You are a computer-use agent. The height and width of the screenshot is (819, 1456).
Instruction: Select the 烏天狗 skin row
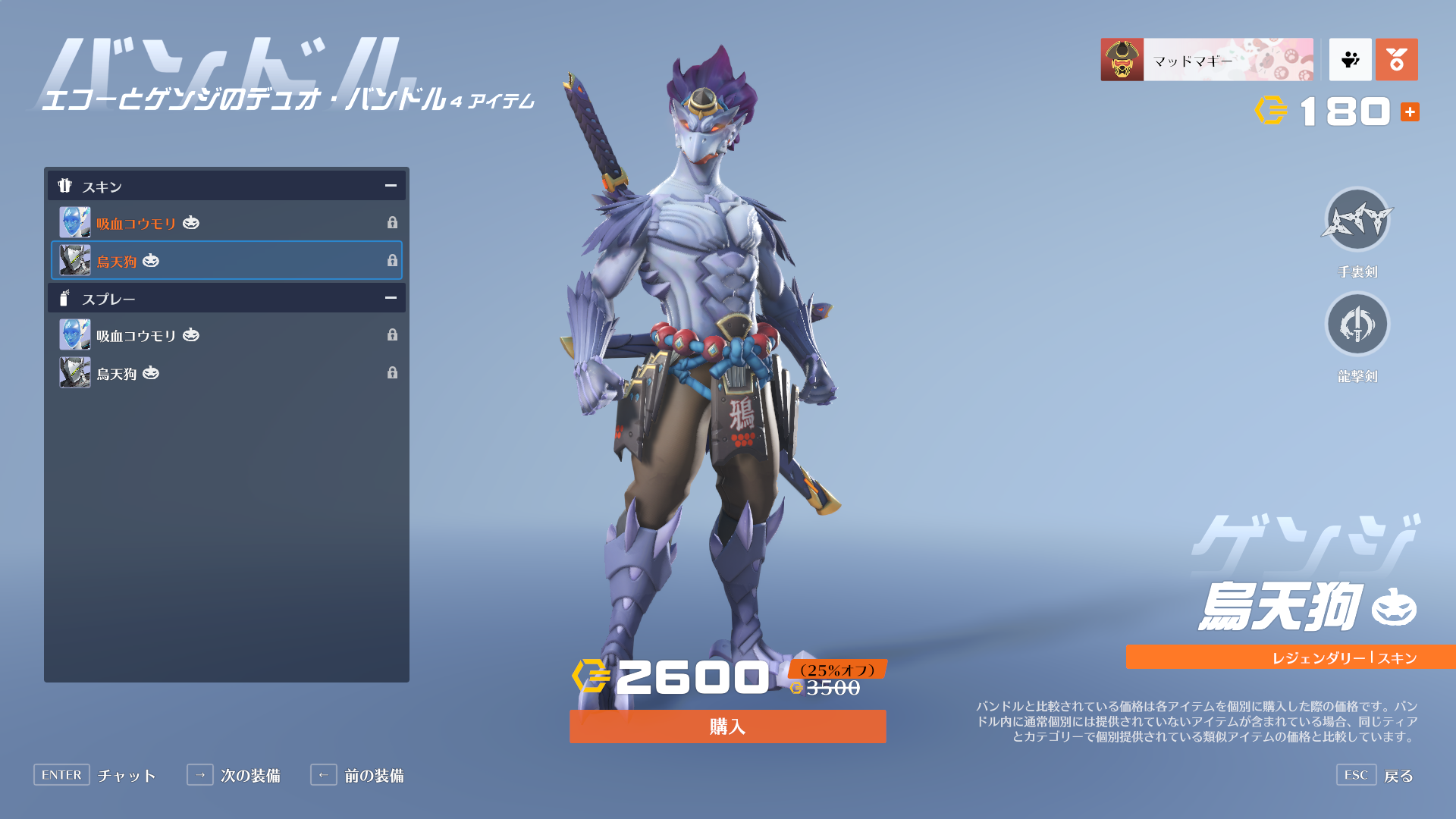[x=226, y=261]
